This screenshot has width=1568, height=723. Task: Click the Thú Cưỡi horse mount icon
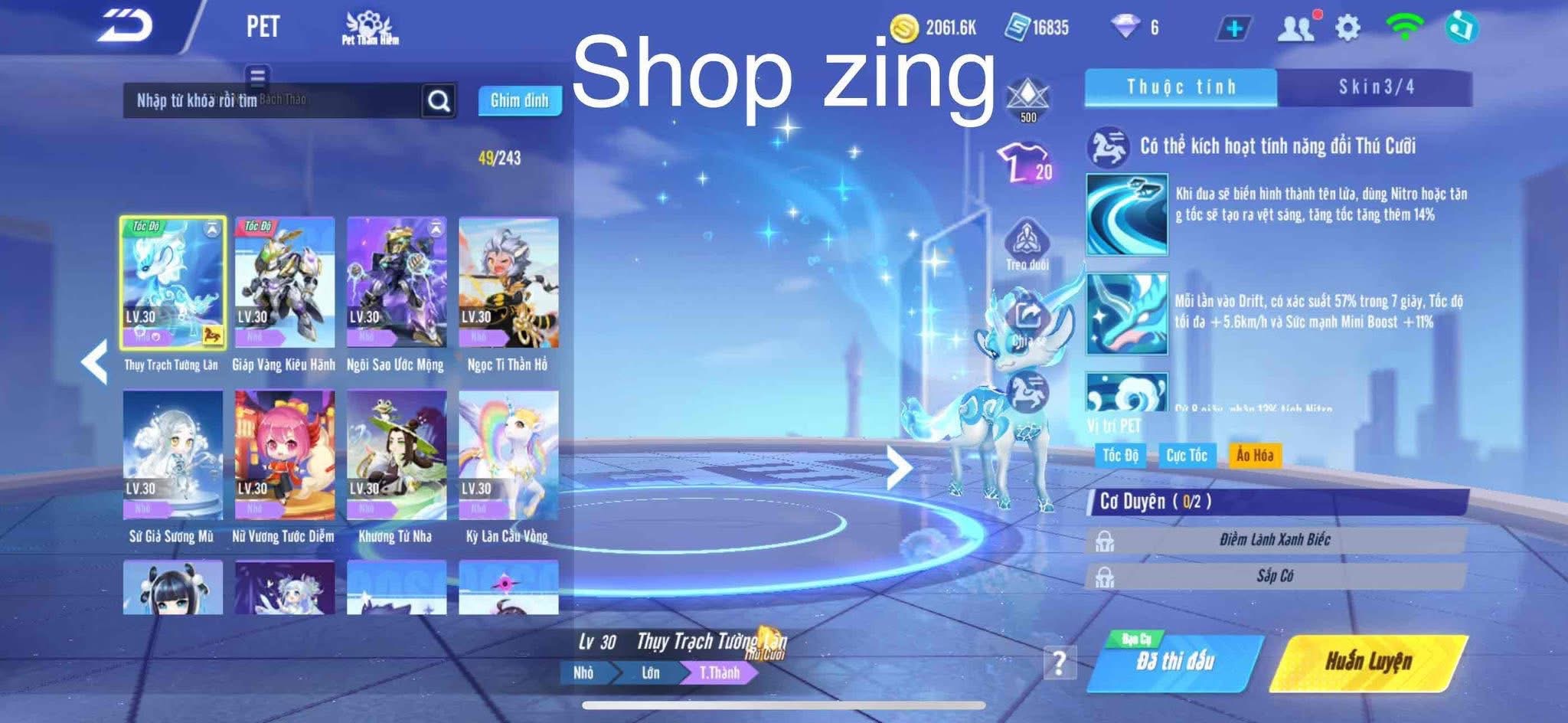pyautogui.click(x=1028, y=391)
